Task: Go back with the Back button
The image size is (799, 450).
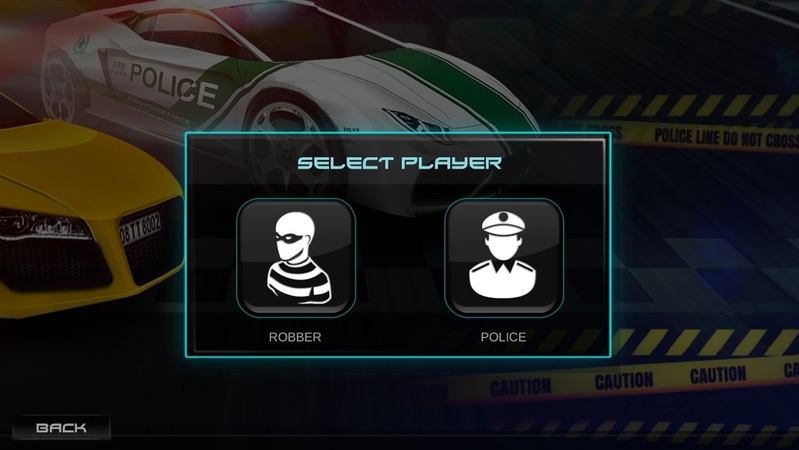Action: coord(60,428)
